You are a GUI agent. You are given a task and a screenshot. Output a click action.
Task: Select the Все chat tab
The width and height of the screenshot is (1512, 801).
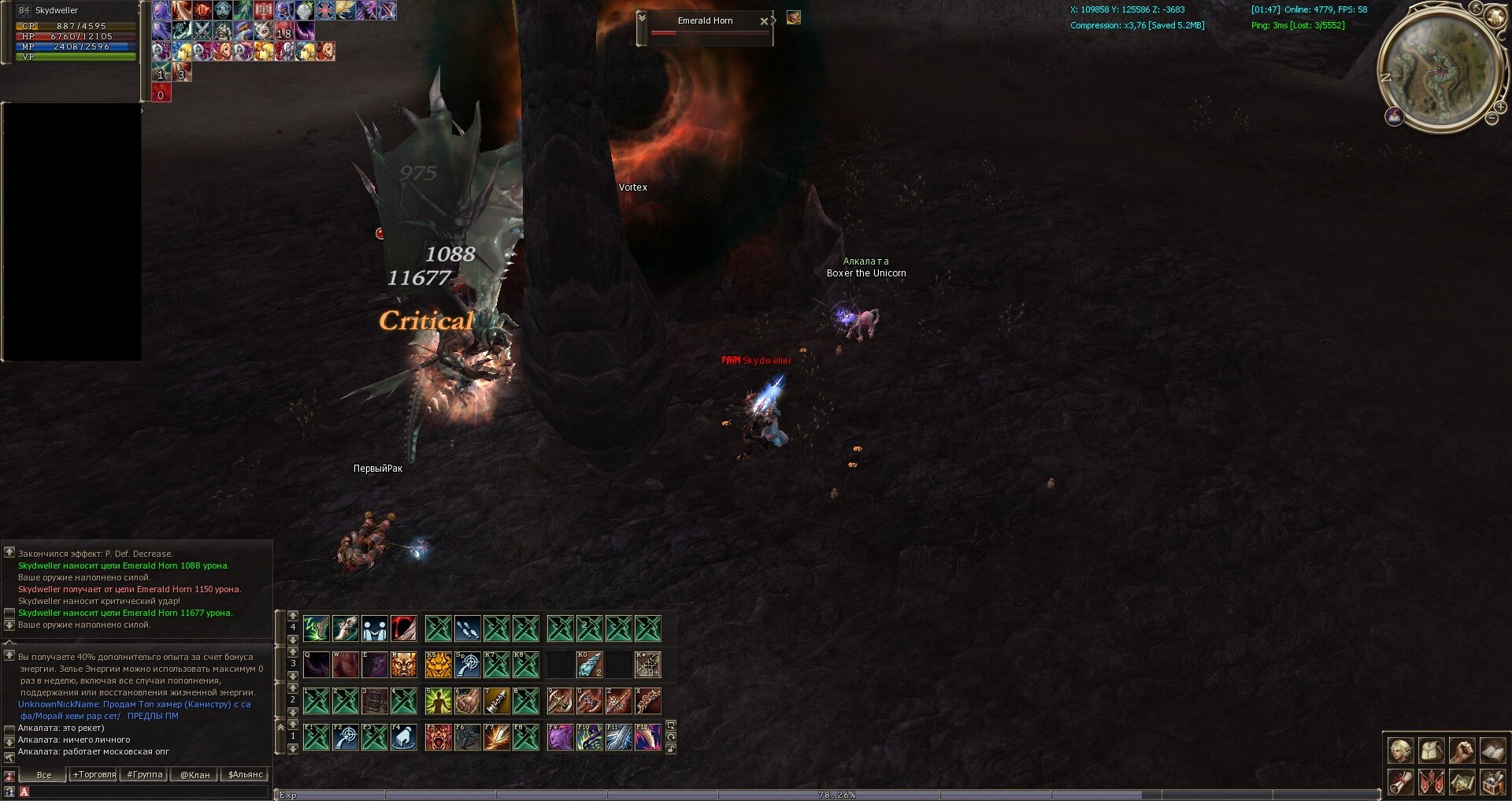44,774
